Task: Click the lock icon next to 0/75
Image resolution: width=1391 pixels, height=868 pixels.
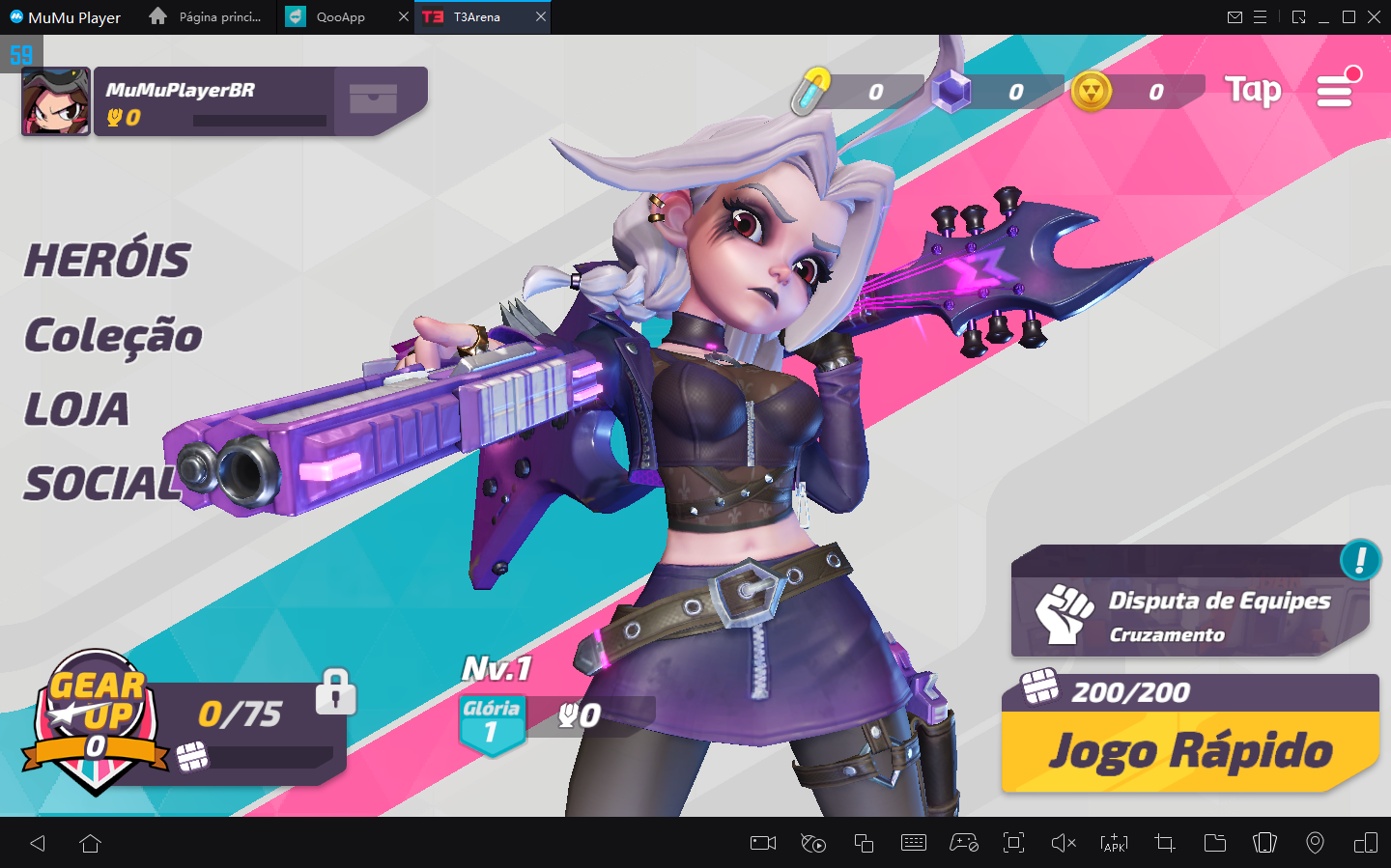Action: click(x=335, y=693)
